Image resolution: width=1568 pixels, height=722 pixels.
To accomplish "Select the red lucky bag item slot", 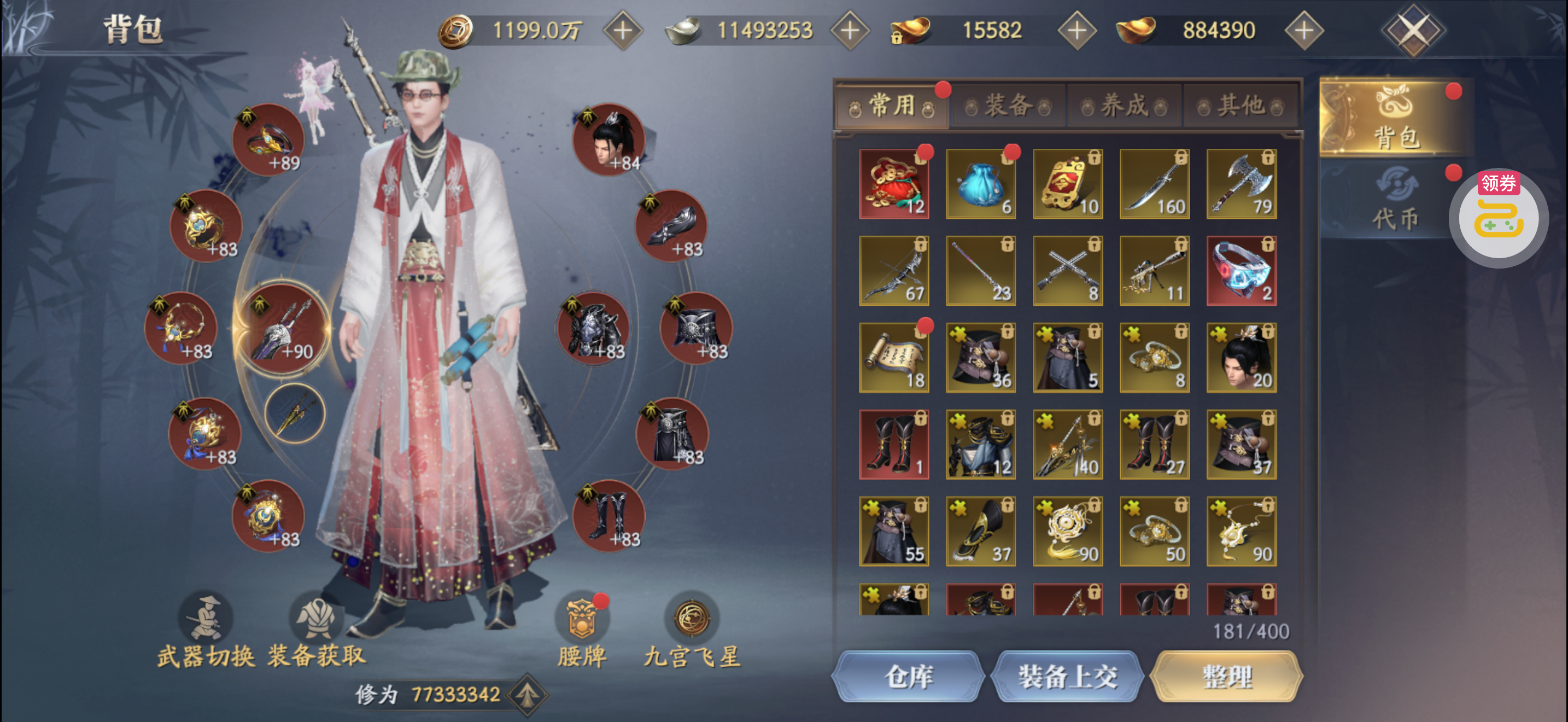I will pyautogui.click(x=893, y=184).
